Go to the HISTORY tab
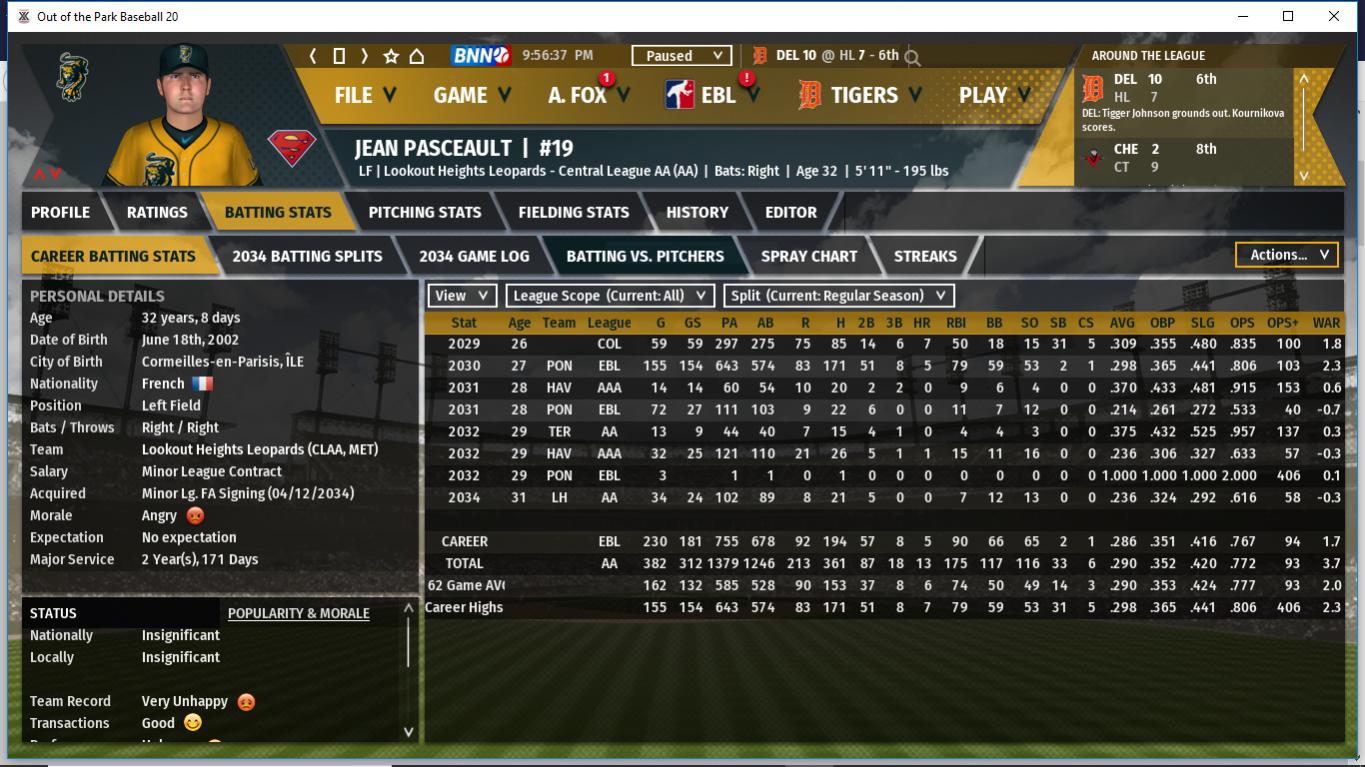 697,212
